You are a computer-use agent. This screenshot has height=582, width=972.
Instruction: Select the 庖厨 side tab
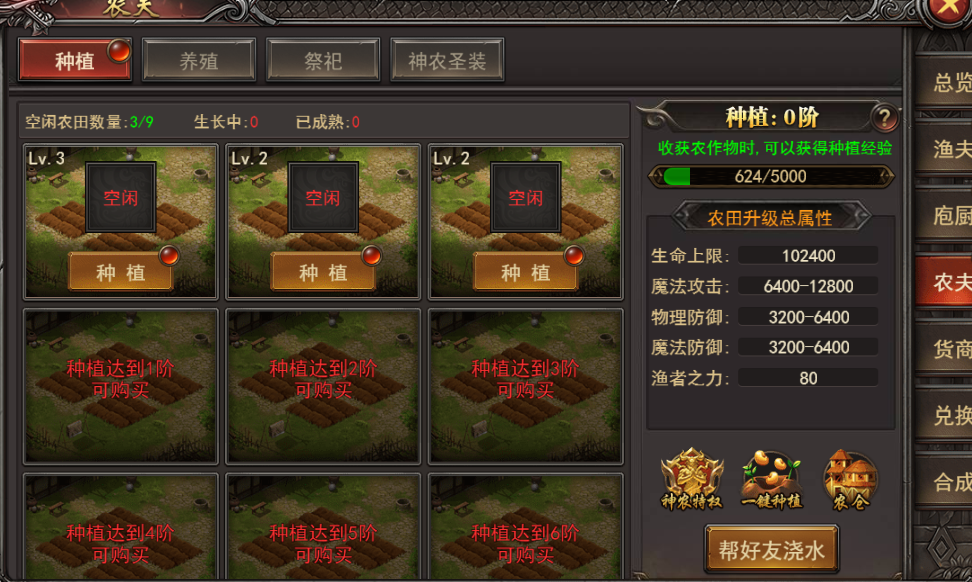pos(950,216)
